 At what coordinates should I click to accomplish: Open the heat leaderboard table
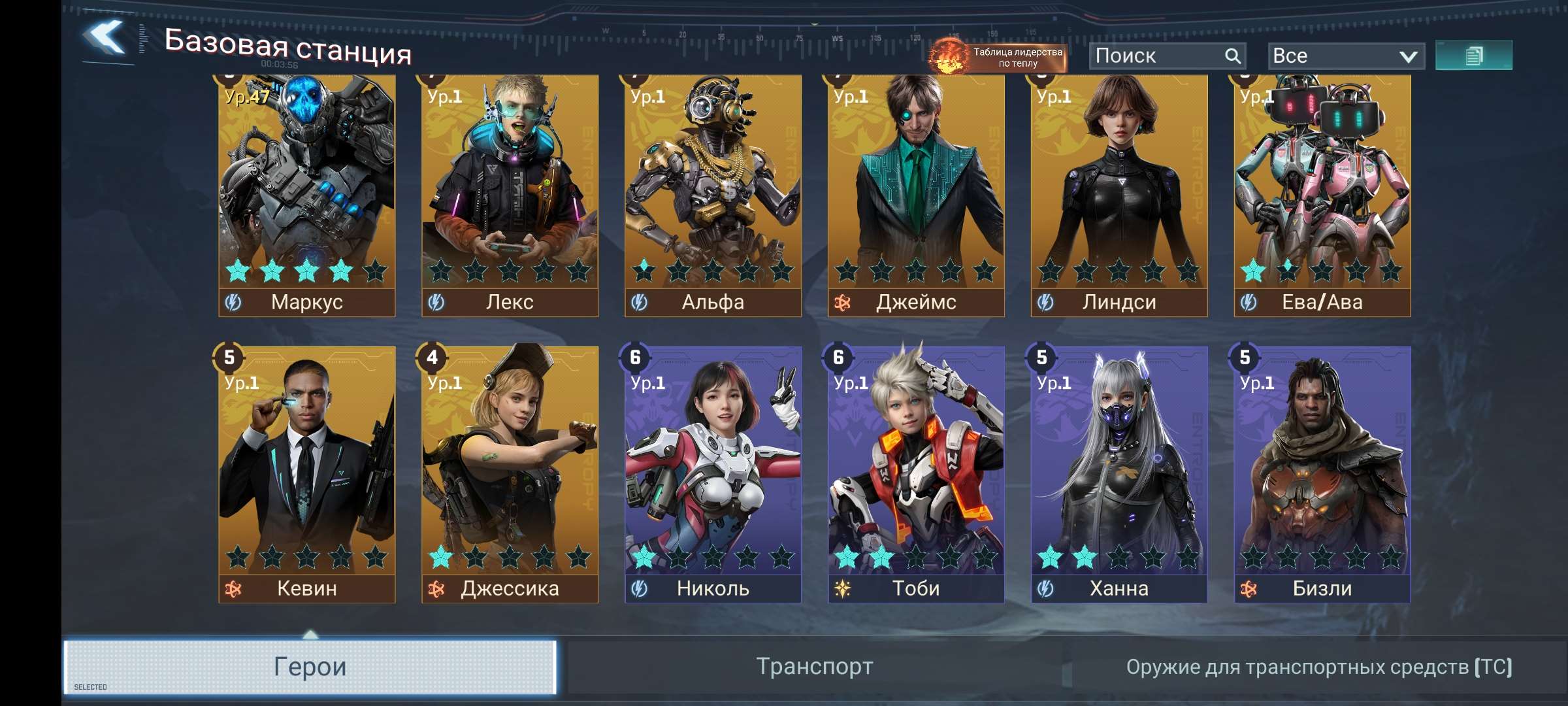tap(998, 57)
